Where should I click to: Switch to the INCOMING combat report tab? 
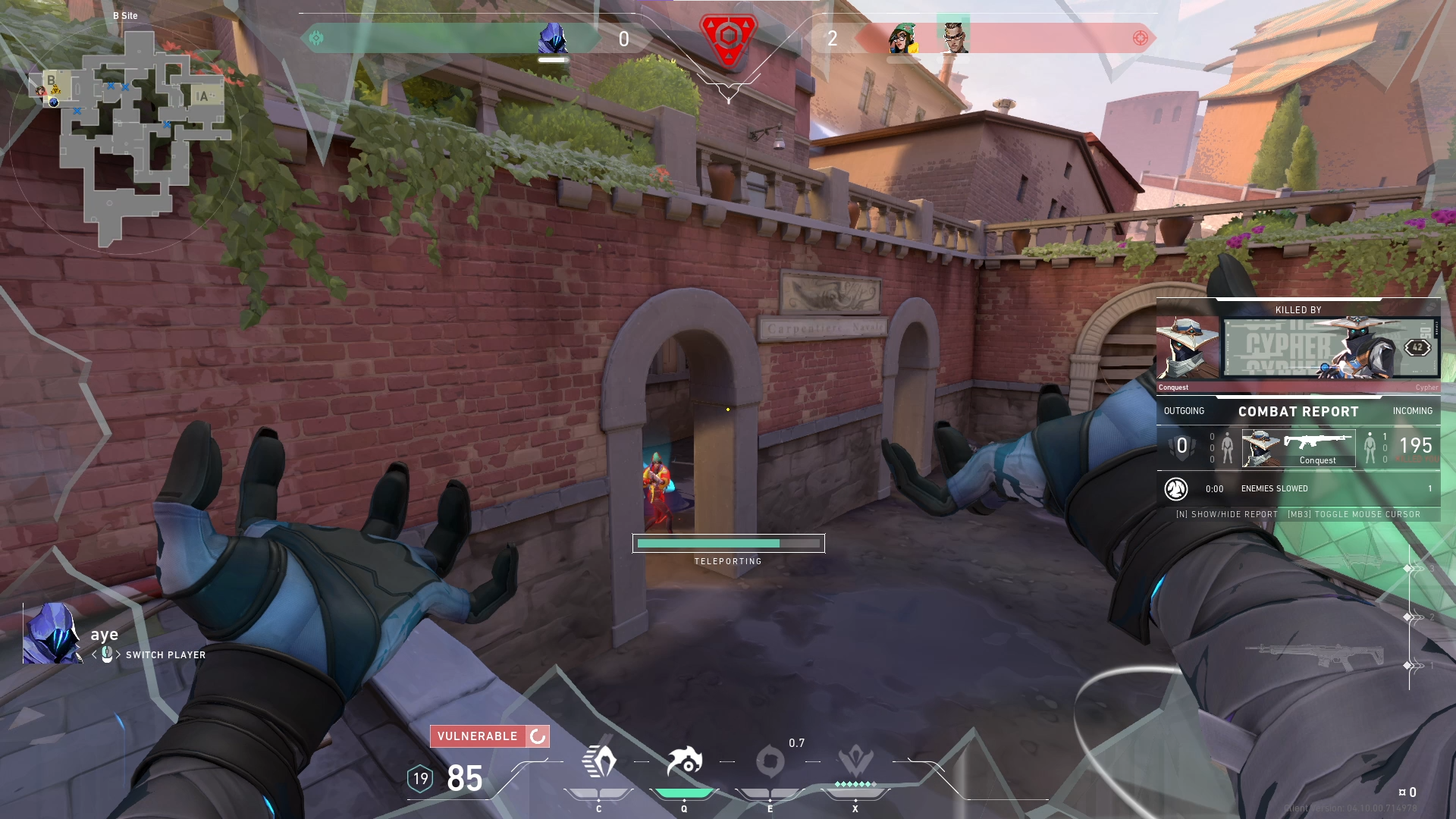click(1412, 411)
